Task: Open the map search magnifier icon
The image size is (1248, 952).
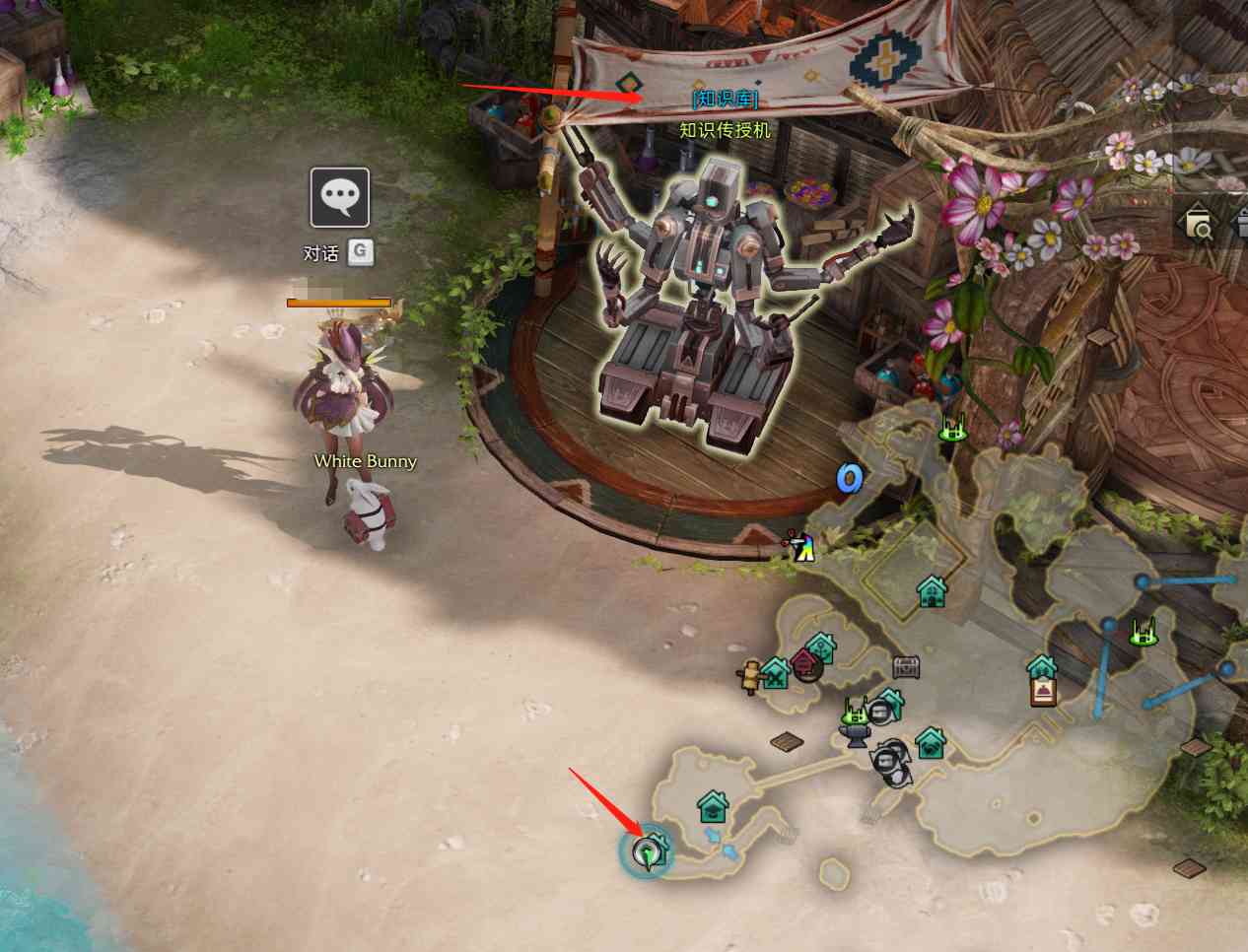Action: tap(1198, 224)
